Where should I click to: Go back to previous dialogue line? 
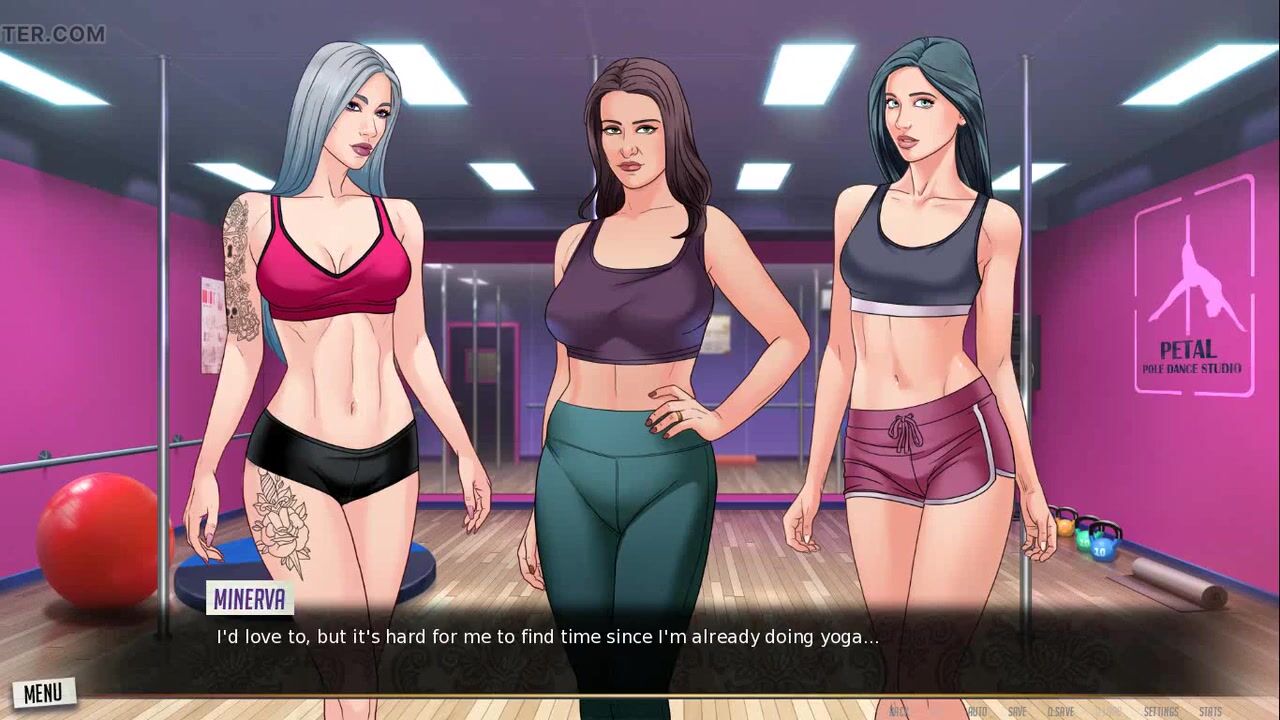click(898, 711)
